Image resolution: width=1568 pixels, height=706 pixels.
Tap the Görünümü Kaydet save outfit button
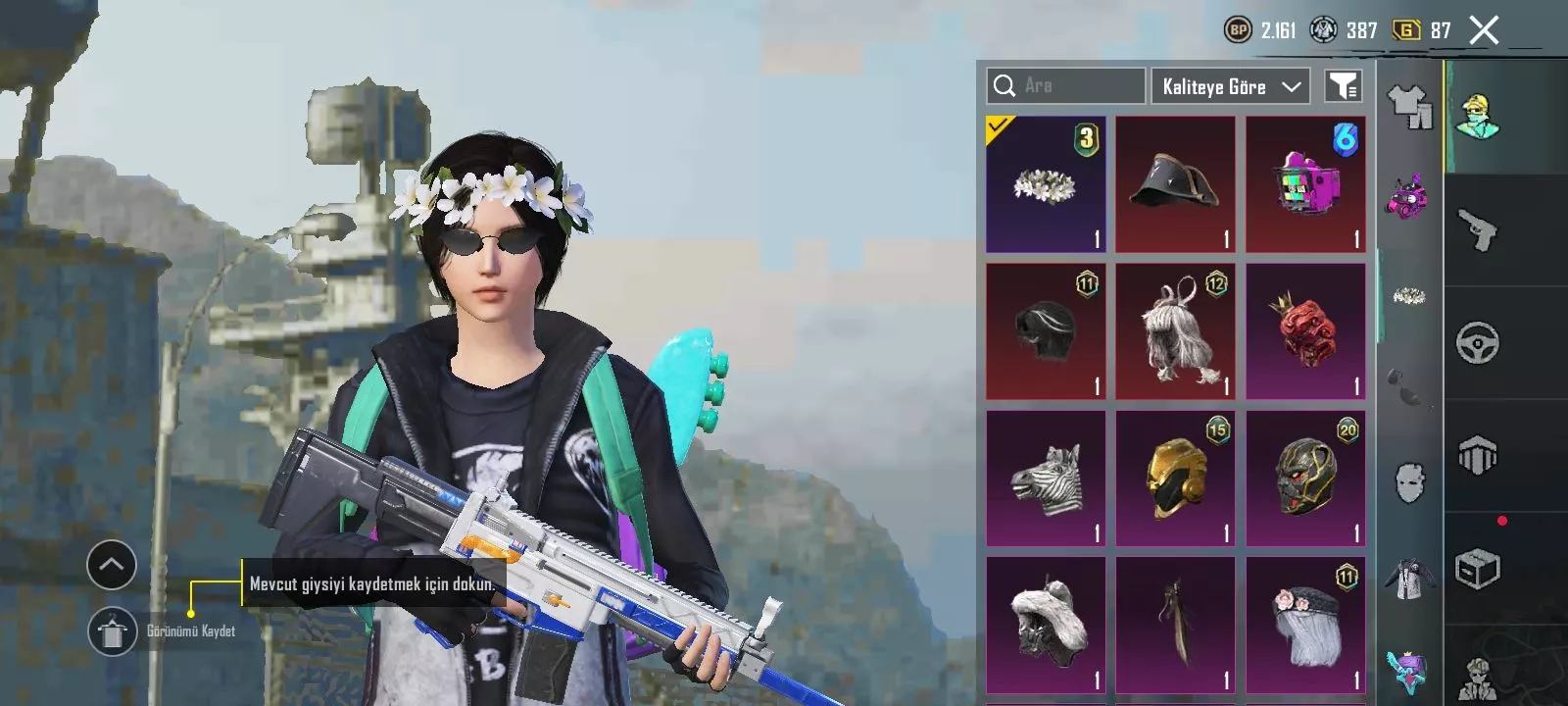pos(112,631)
